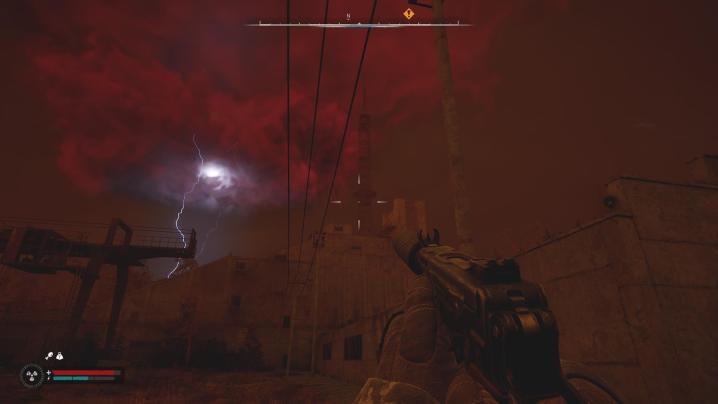Click the hunger drumstick status icon
718x404 pixels.
(48, 355)
